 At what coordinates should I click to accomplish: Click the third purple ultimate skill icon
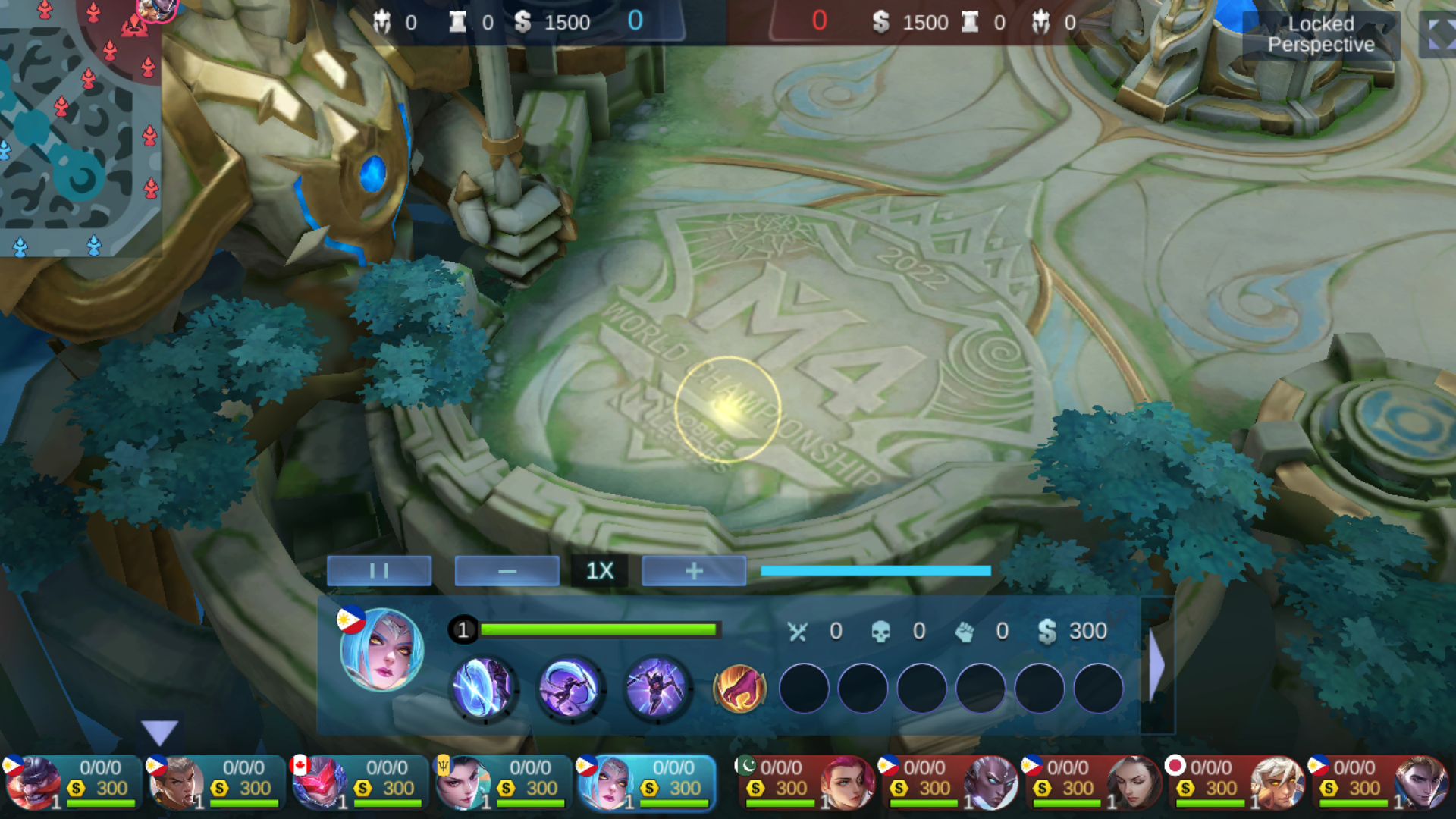[657, 689]
